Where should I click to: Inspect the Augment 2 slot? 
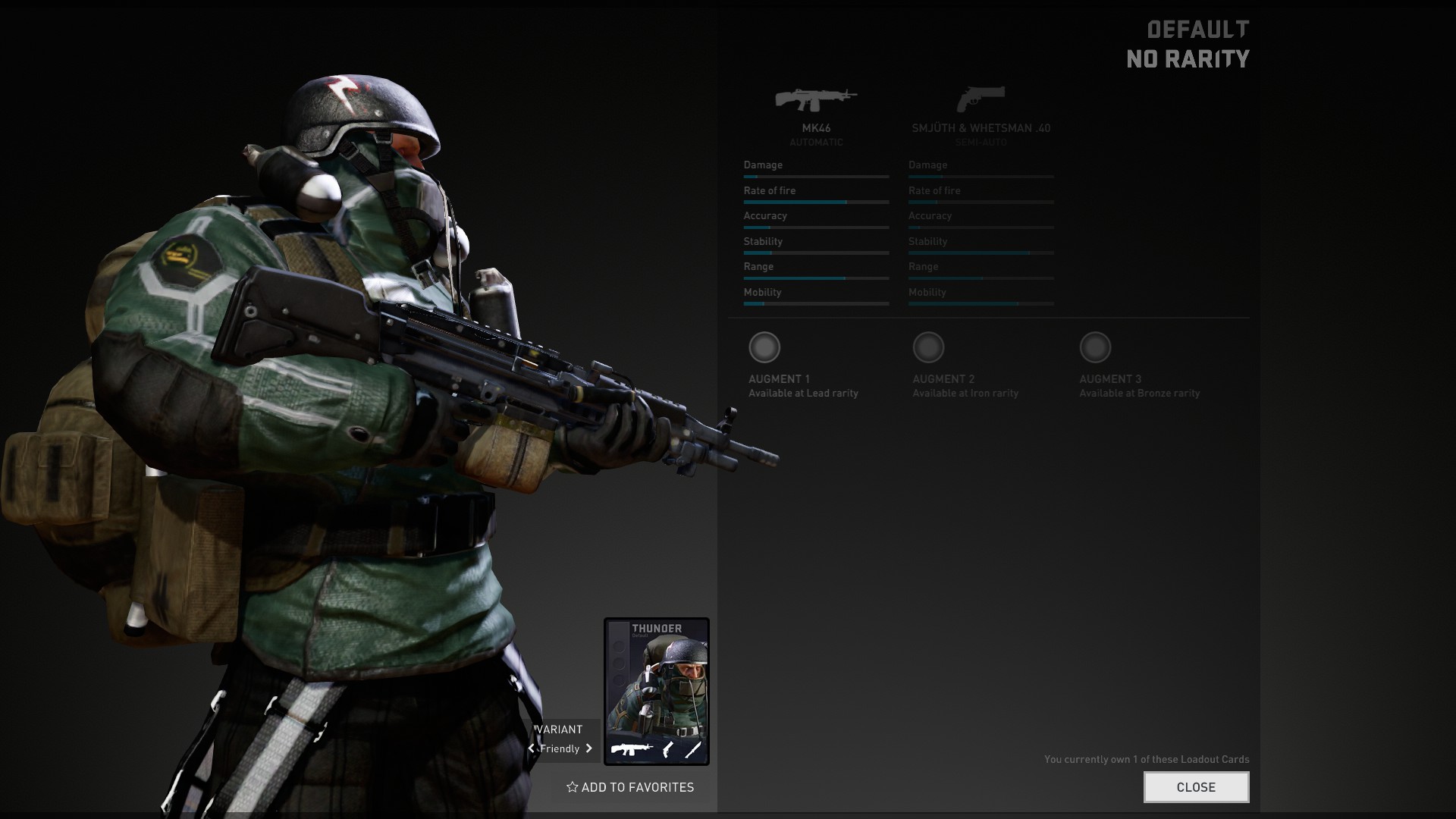(928, 347)
